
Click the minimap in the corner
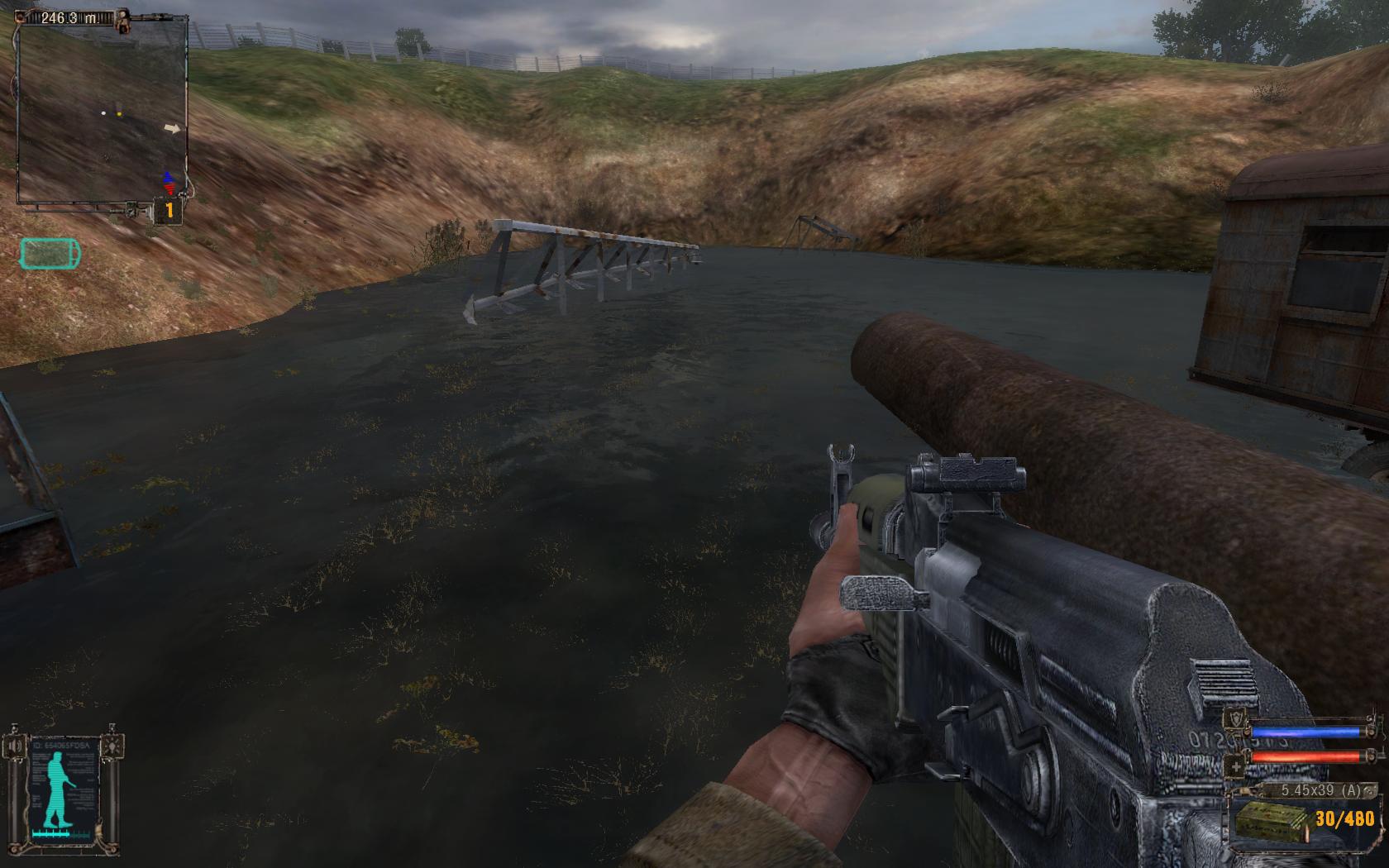click(101, 112)
